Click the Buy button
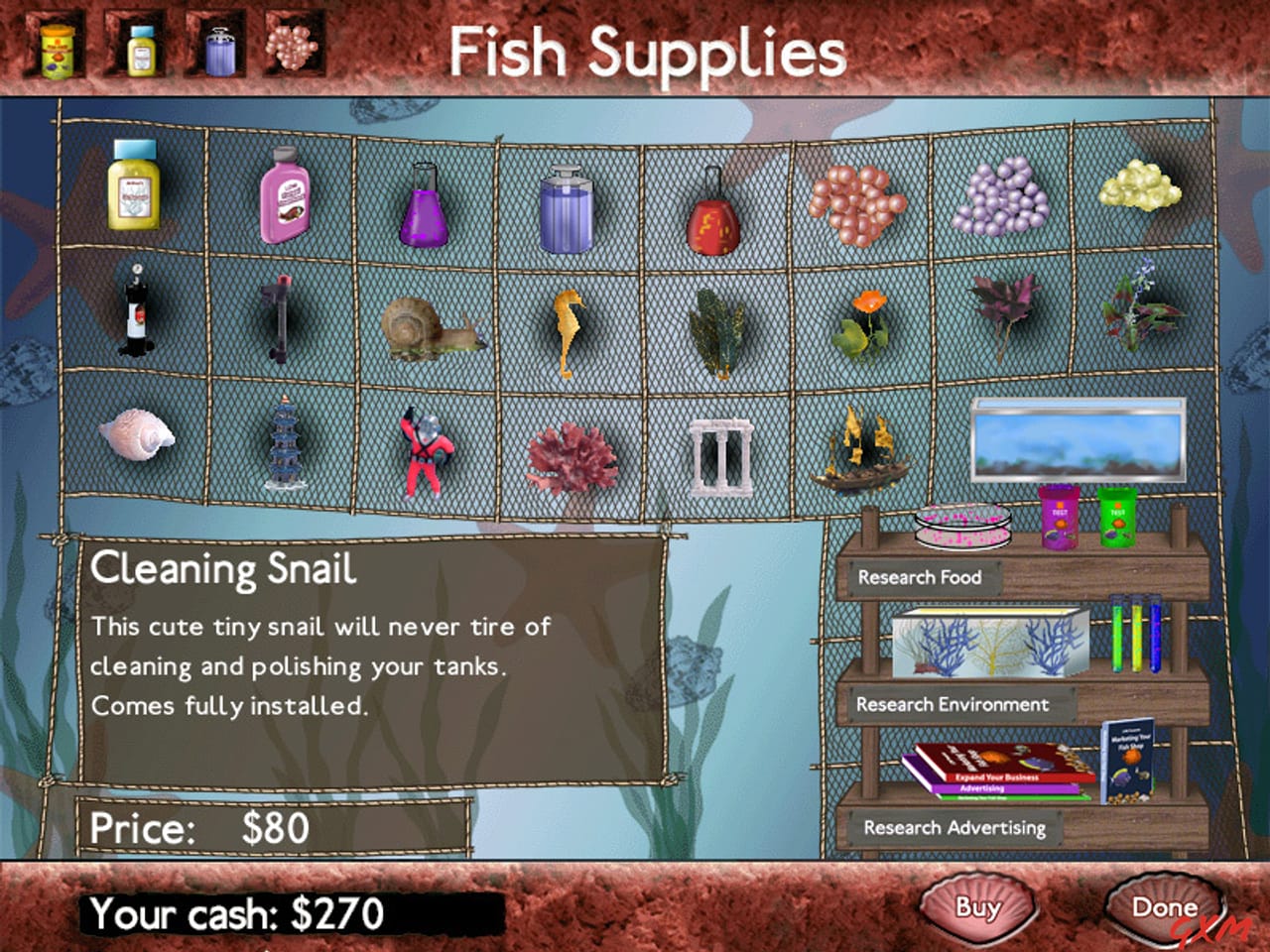The height and width of the screenshot is (952, 1270). click(x=978, y=905)
